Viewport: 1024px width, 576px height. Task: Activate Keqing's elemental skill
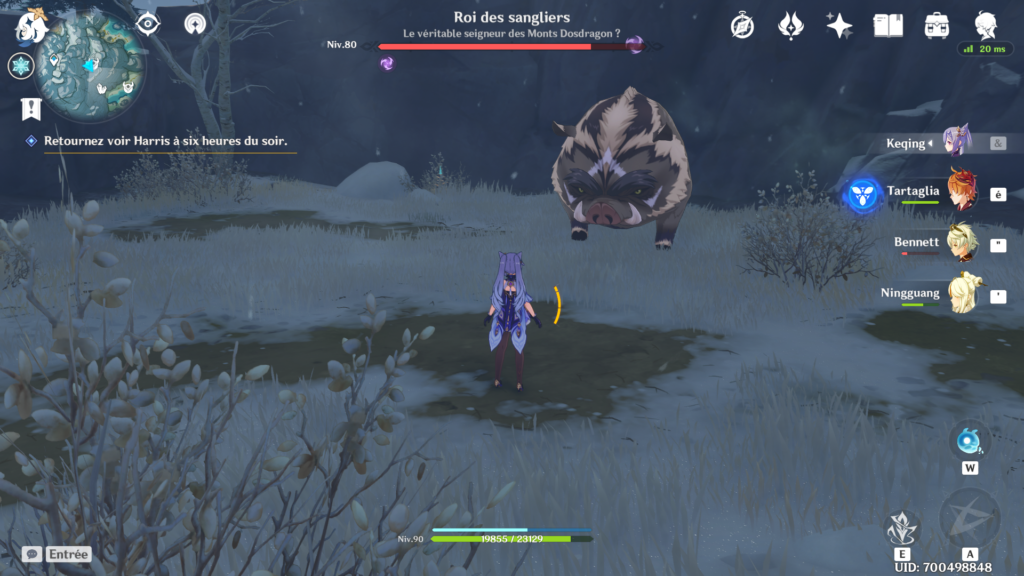[903, 527]
